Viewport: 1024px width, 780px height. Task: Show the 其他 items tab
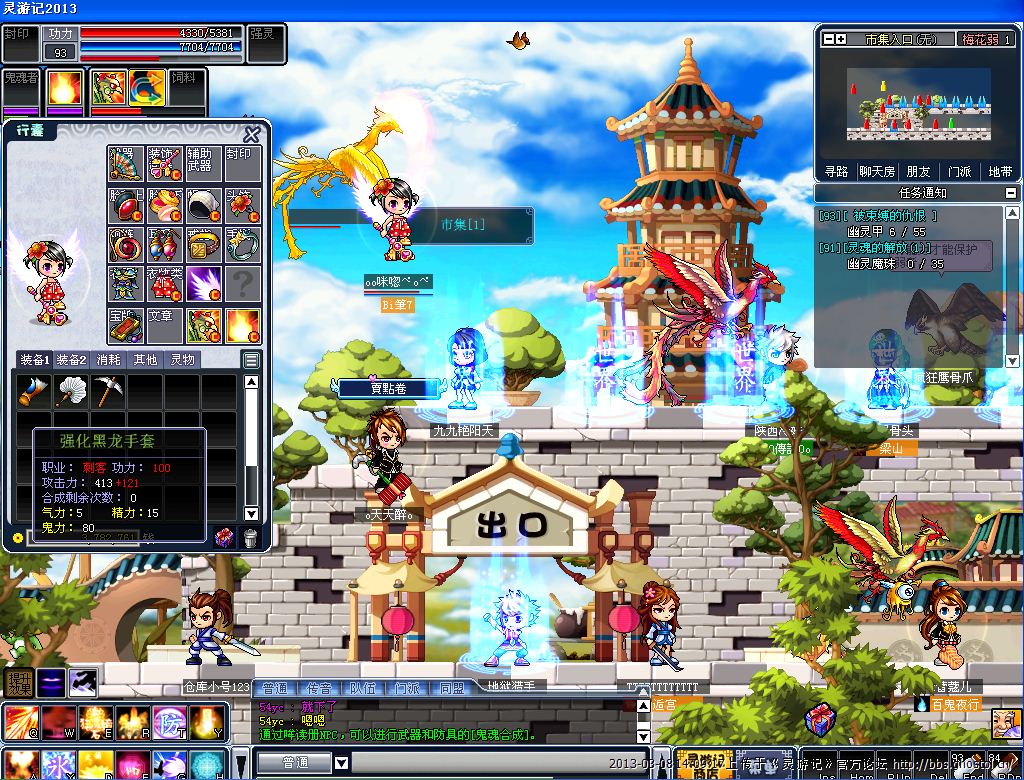146,360
